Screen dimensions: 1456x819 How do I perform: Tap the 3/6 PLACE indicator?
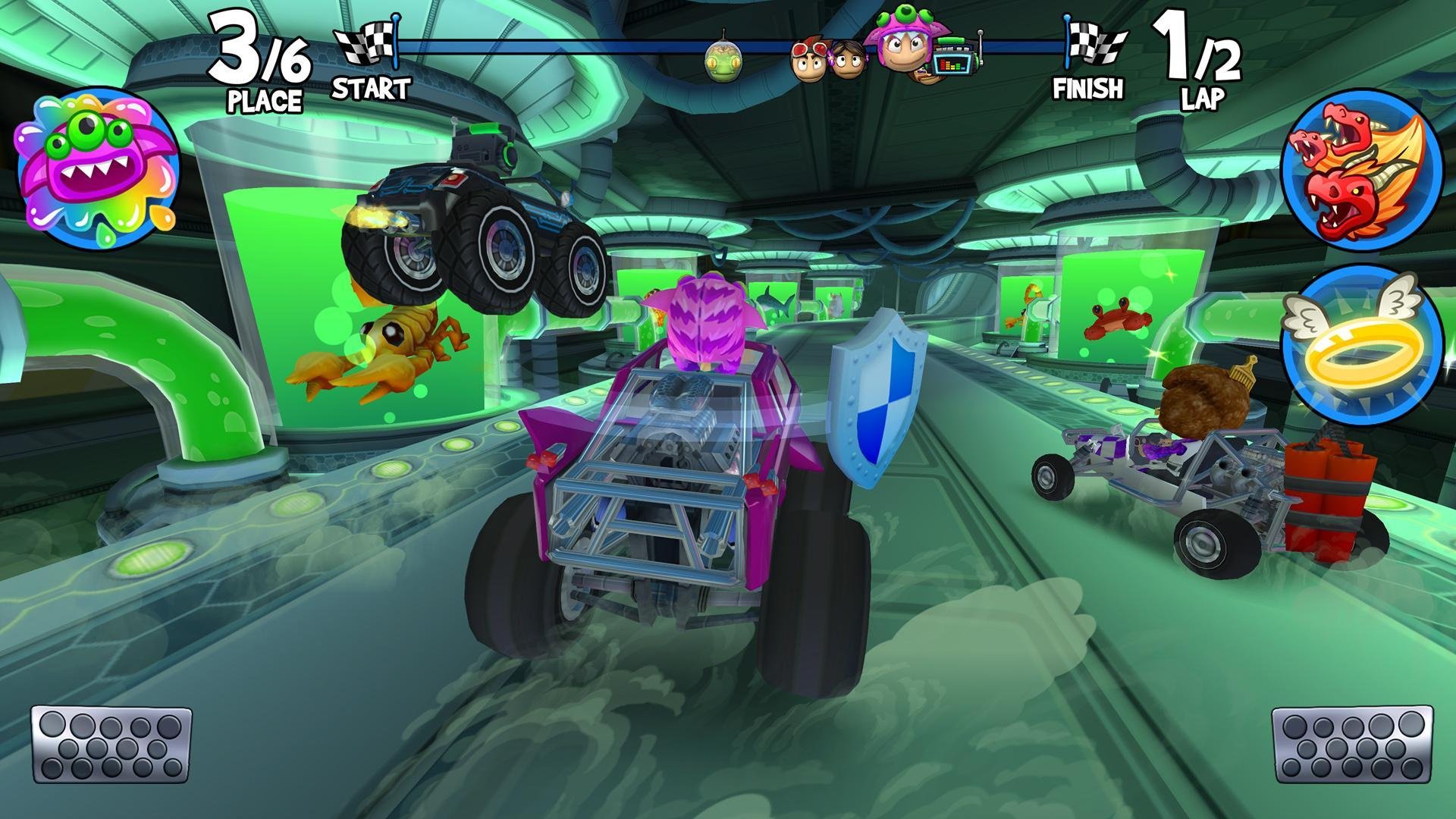click(258, 61)
